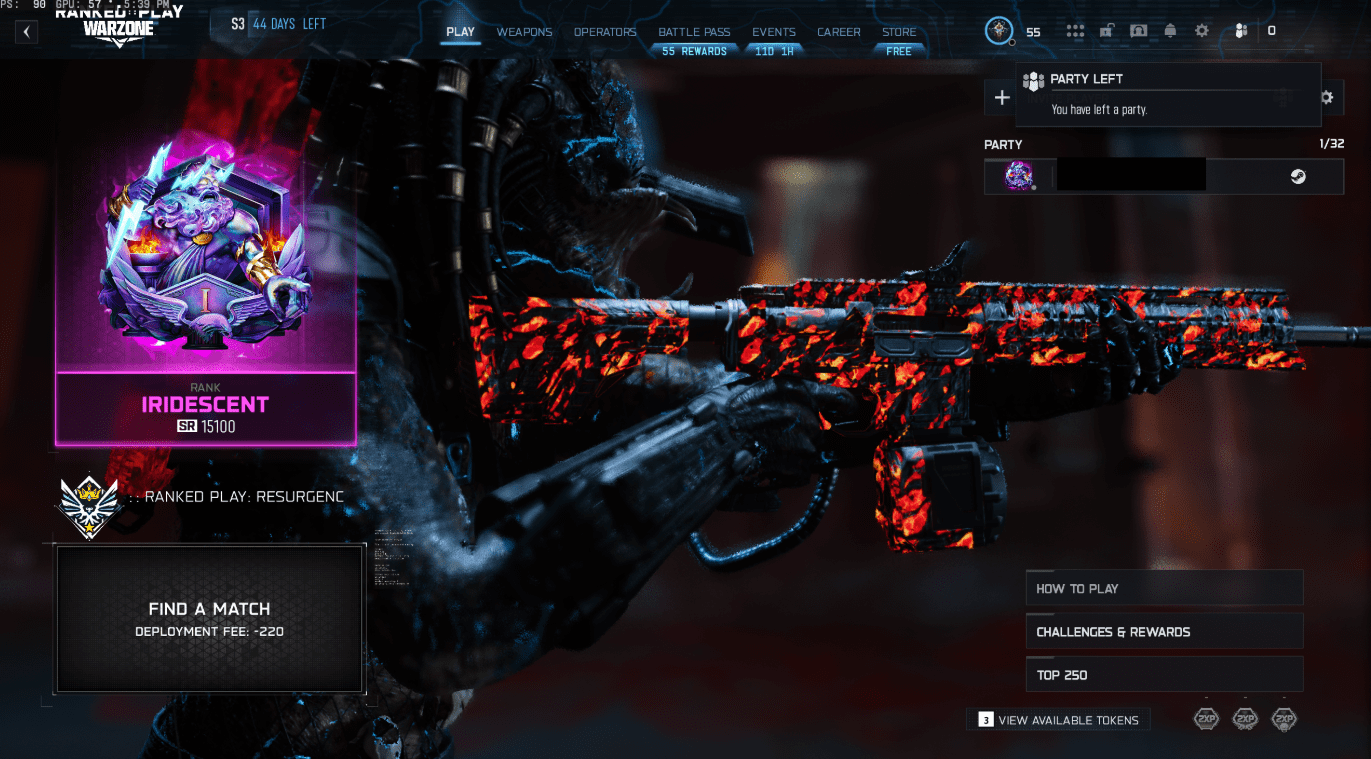Click Find A Match
Screen dimensions: 1371x759
(x=208, y=618)
